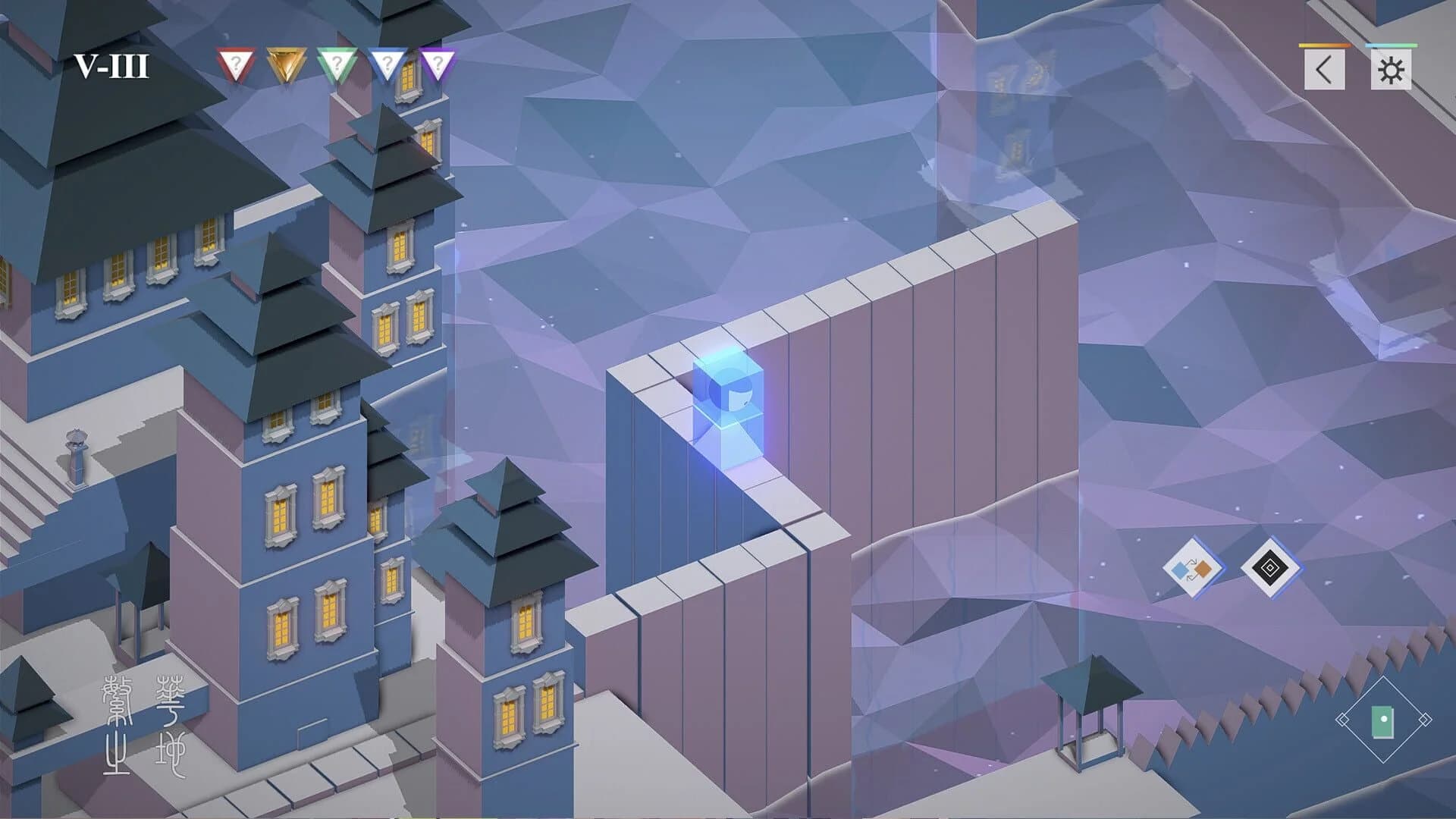Open the green book journal widget
The image size is (1456, 819).
pos(1382,722)
